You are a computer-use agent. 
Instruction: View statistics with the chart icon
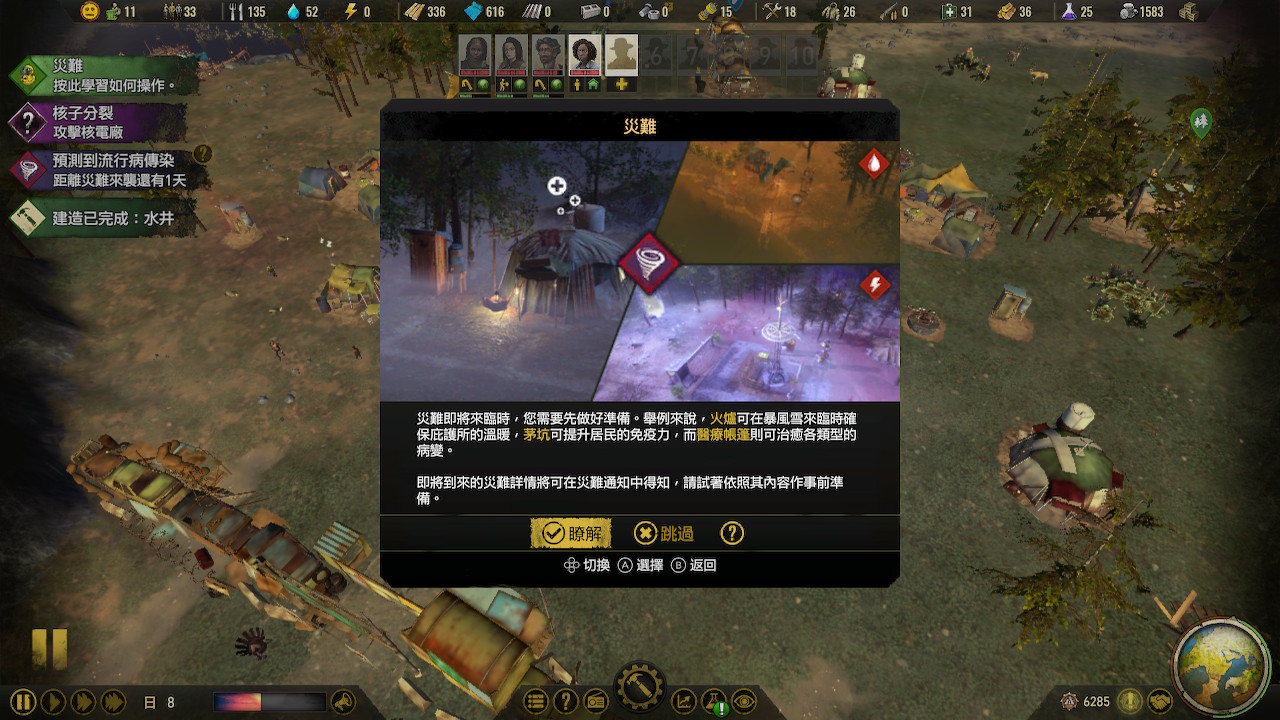click(683, 701)
